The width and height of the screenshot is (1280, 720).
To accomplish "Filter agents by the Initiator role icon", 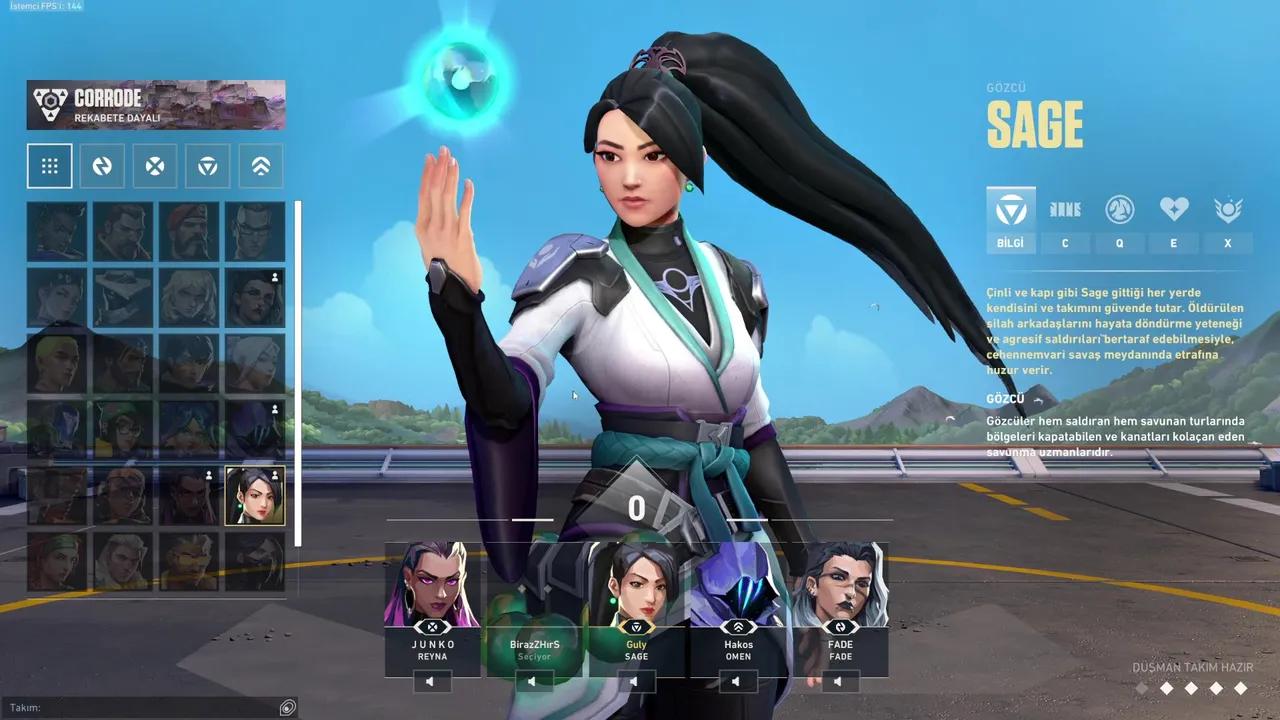I will pos(101,165).
